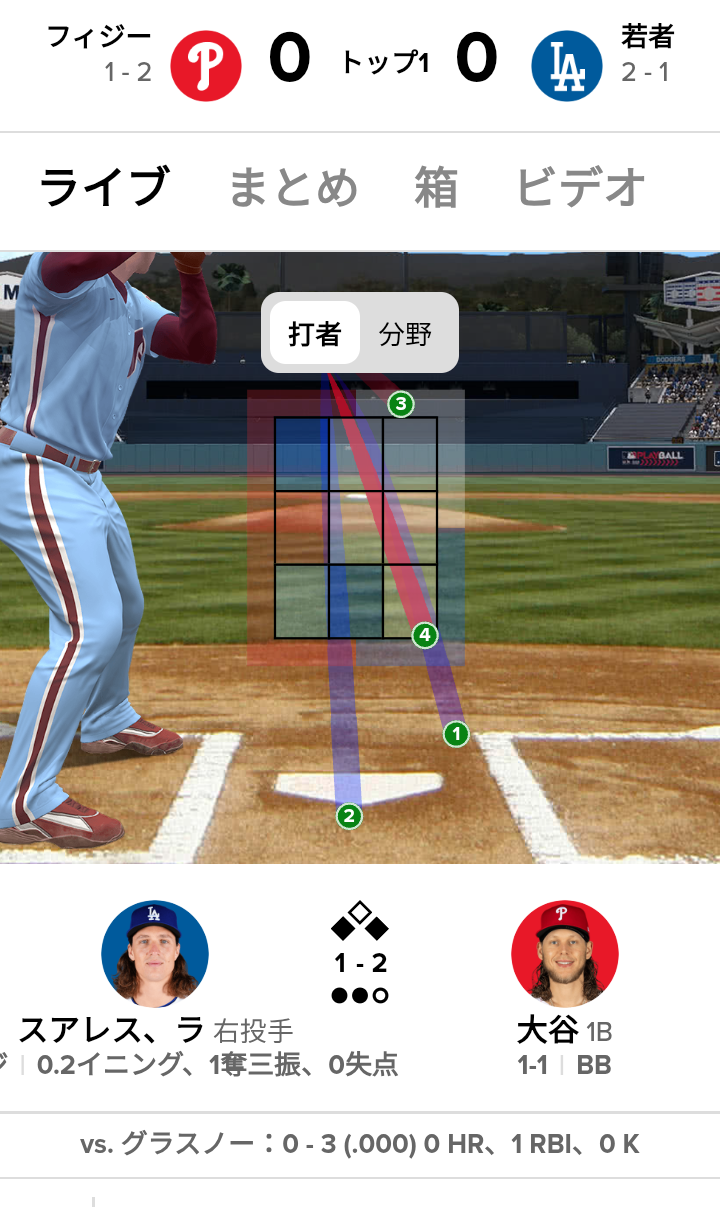Open the ビデオ tab
Screen dimensions: 720x1207
581,188
